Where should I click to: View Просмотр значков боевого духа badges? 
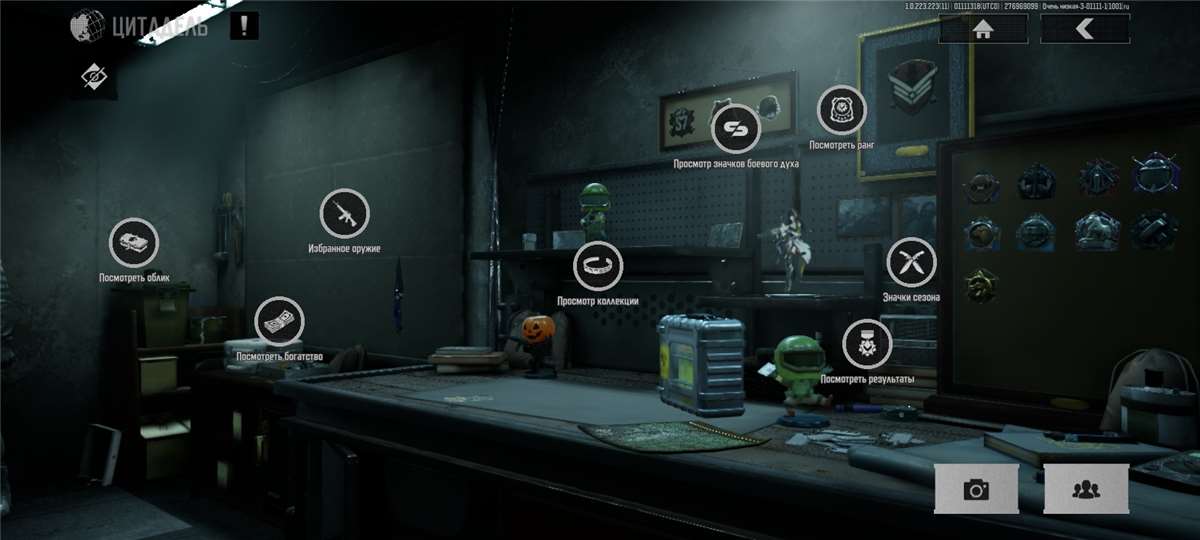click(x=736, y=129)
